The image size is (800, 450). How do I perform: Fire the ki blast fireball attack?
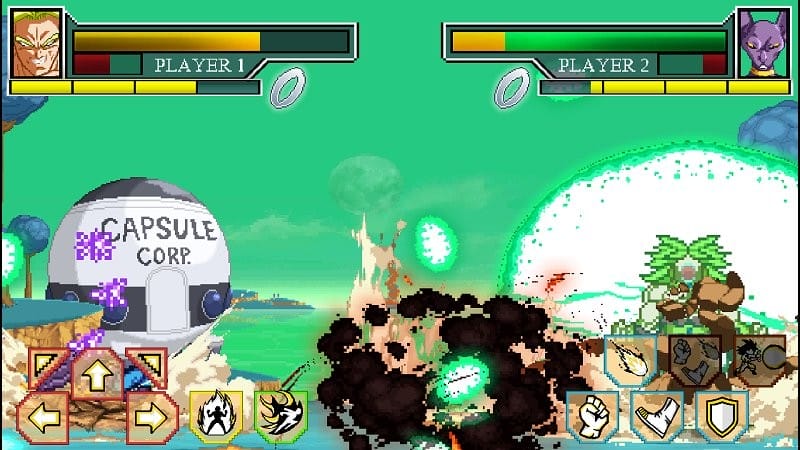[630, 362]
